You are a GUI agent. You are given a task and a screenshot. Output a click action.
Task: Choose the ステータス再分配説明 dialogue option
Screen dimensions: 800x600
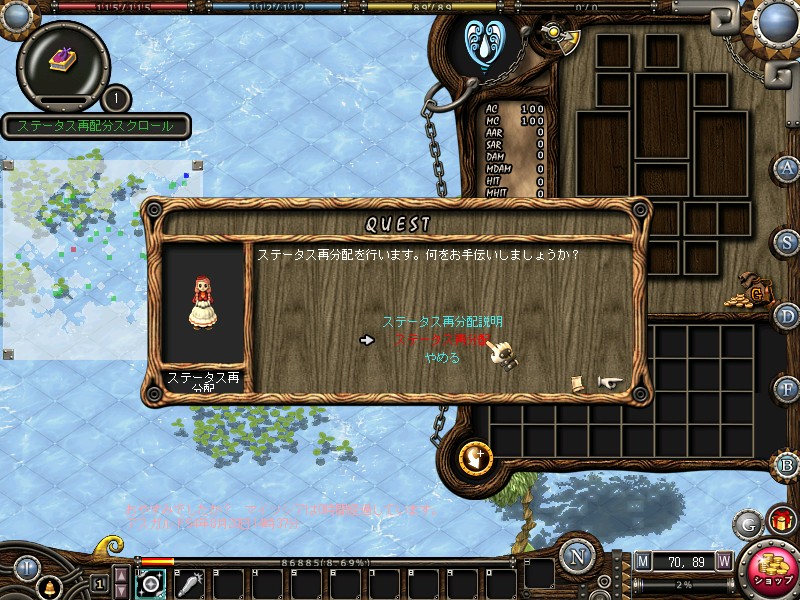pyautogui.click(x=442, y=322)
